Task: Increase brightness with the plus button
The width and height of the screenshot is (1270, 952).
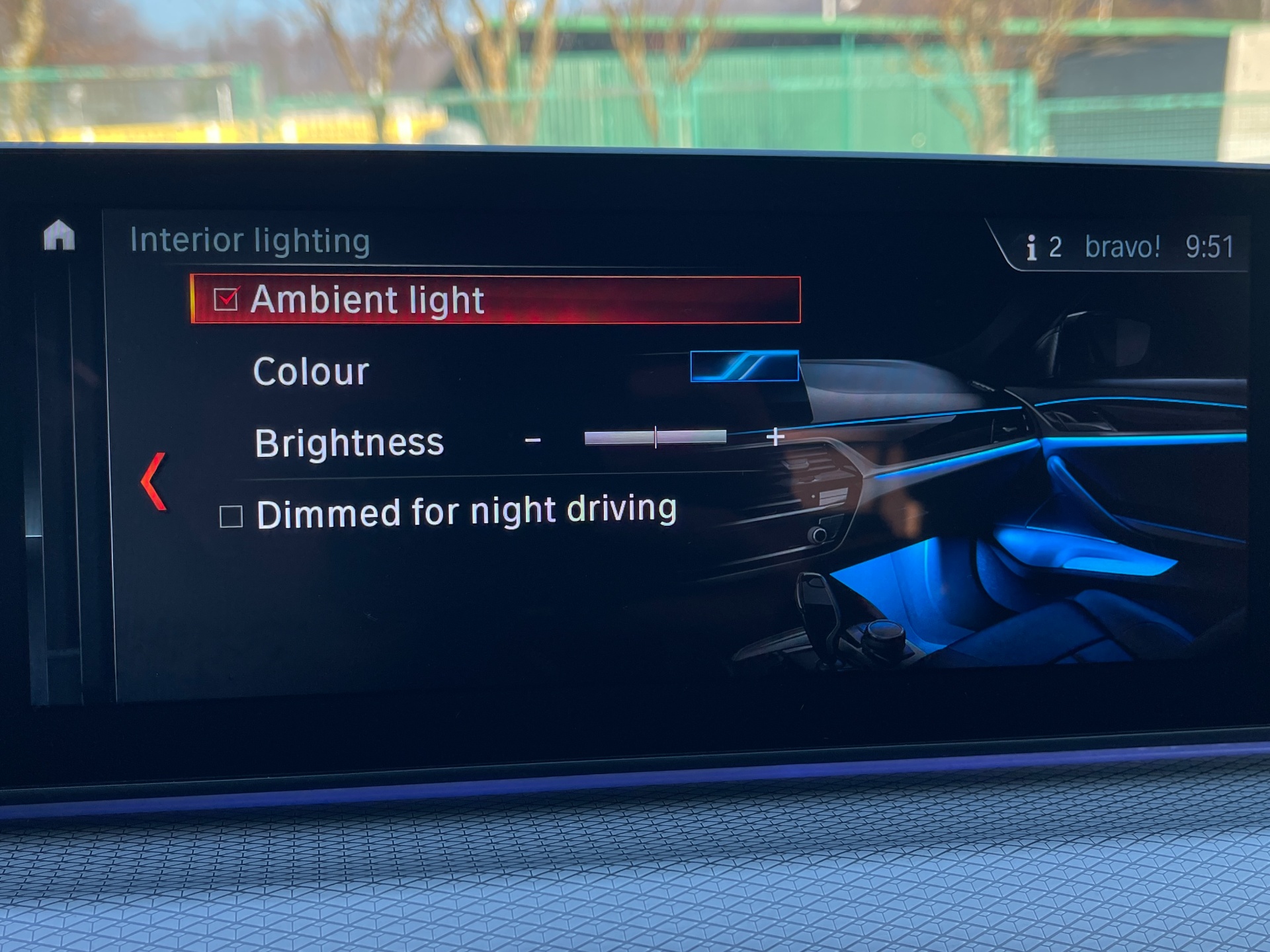Action: [775, 437]
